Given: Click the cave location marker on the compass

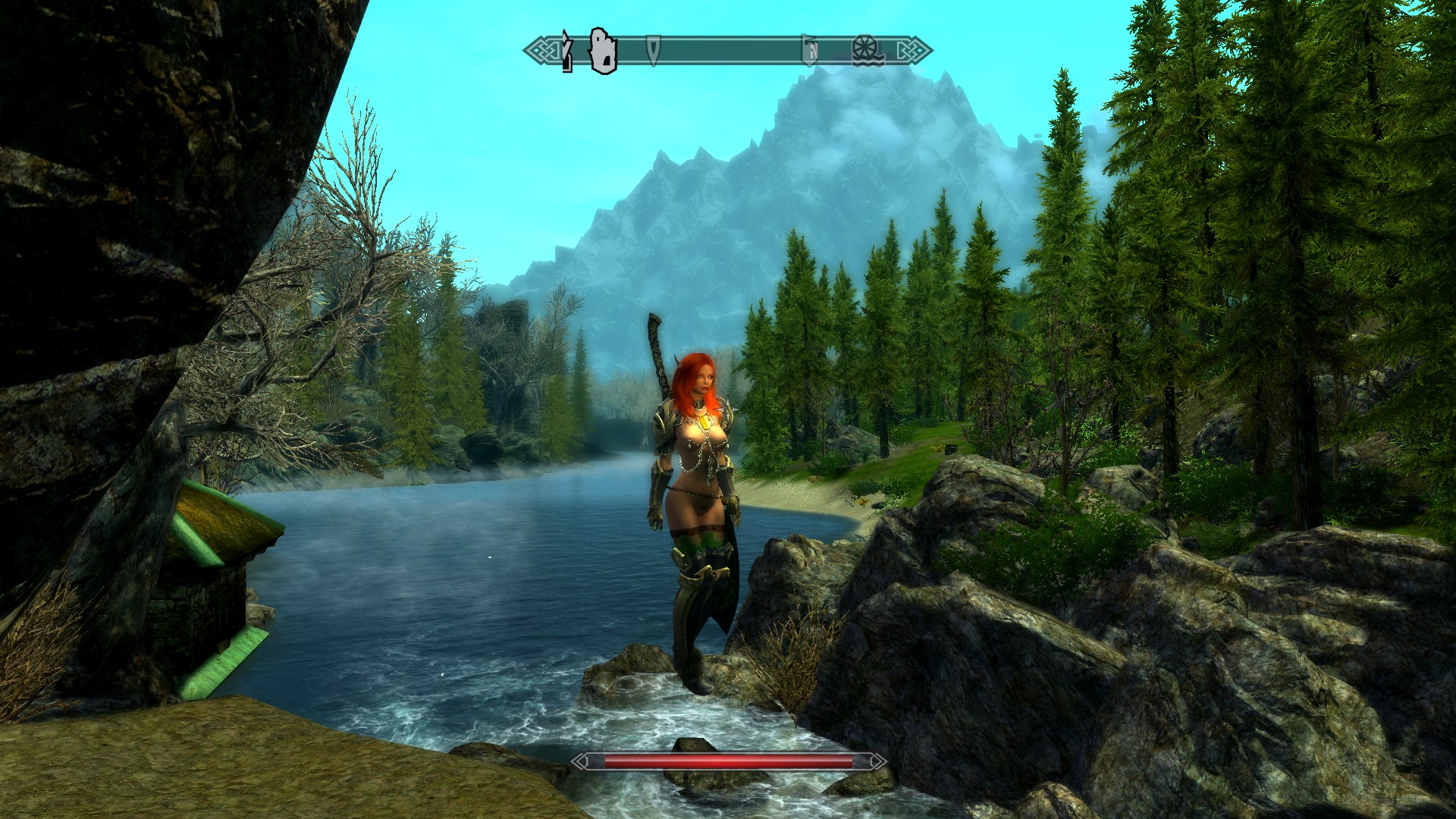Looking at the screenshot, I should pyautogui.click(x=603, y=50).
